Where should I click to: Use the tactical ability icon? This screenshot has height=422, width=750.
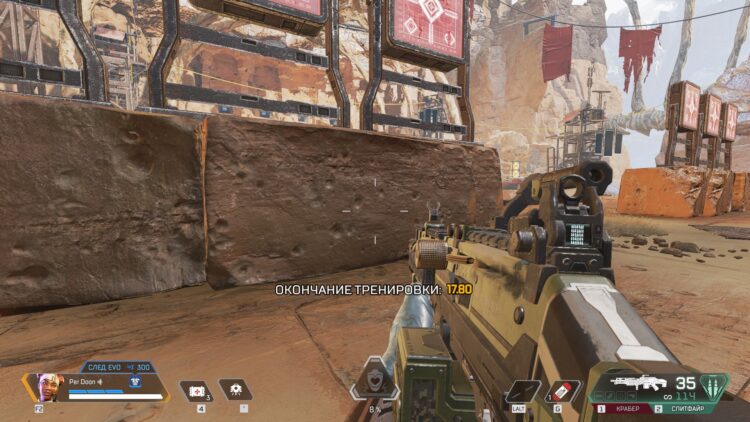pyautogui.click(x=522, y=391)
